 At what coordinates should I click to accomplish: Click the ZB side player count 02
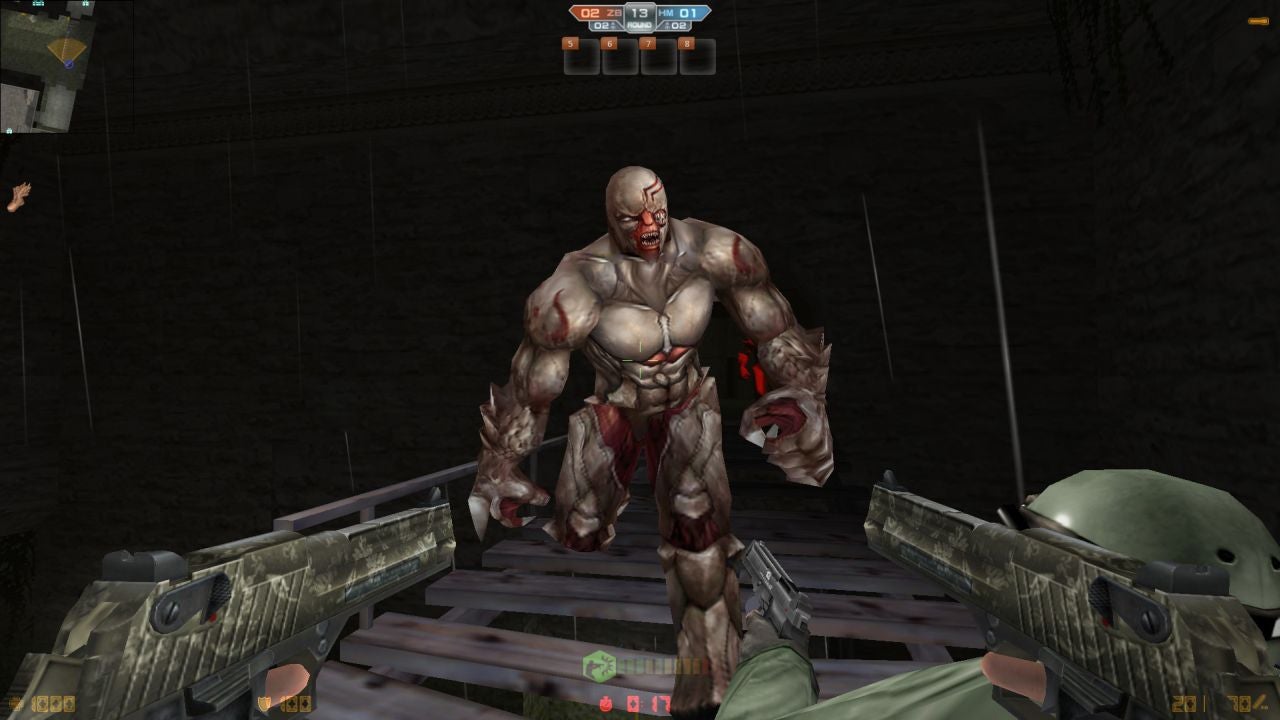click(x=600, y=26)
